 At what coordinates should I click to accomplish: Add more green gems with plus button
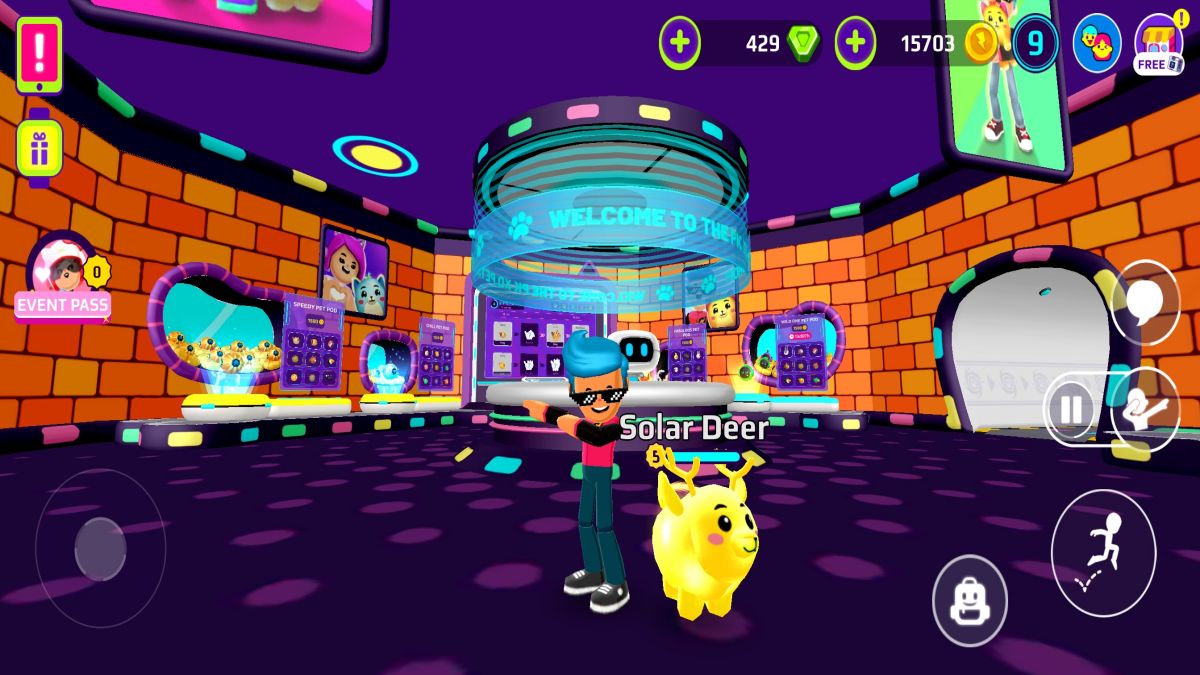pos(680,43)
